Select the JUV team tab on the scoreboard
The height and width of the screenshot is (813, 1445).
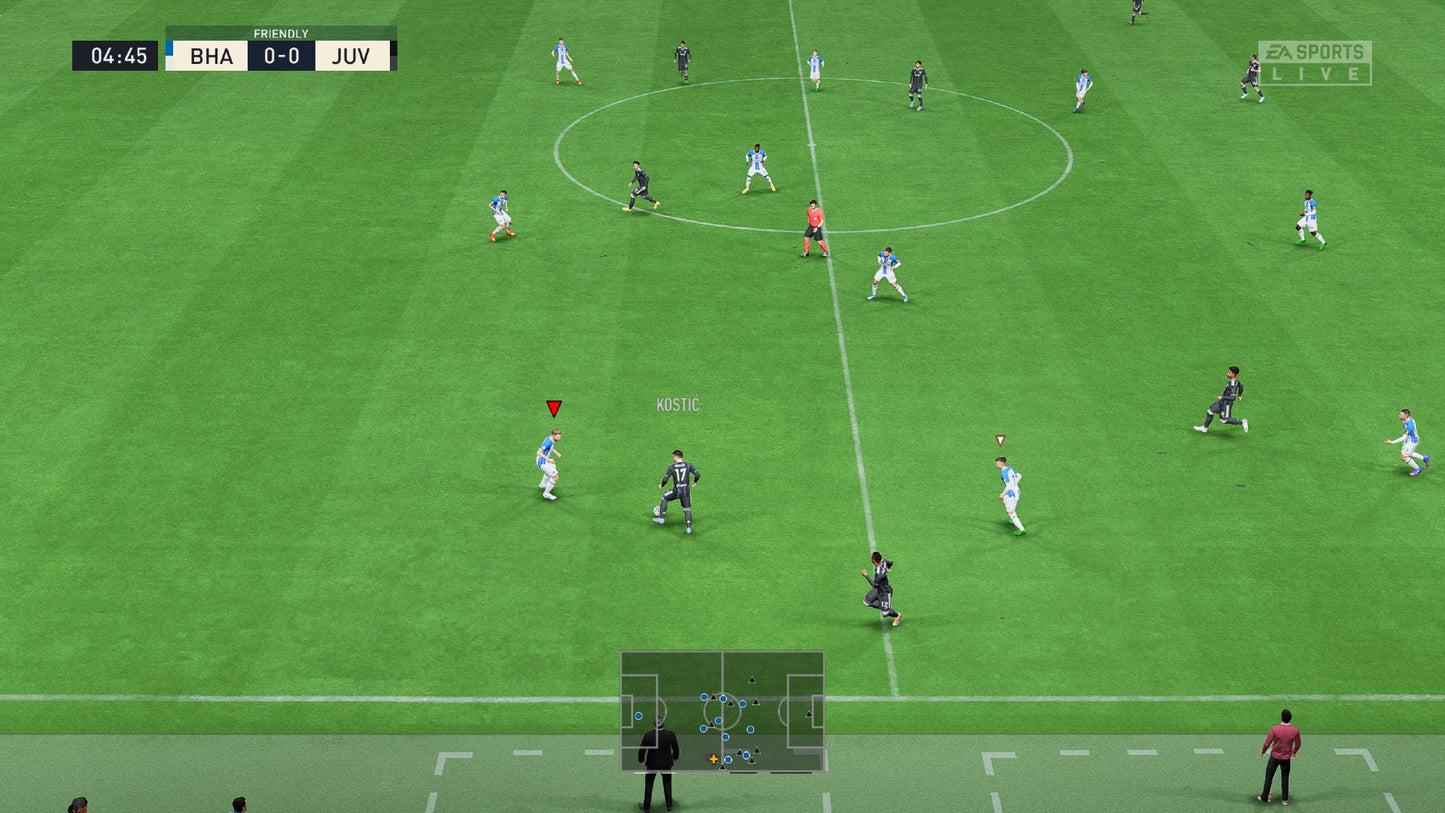351,56
